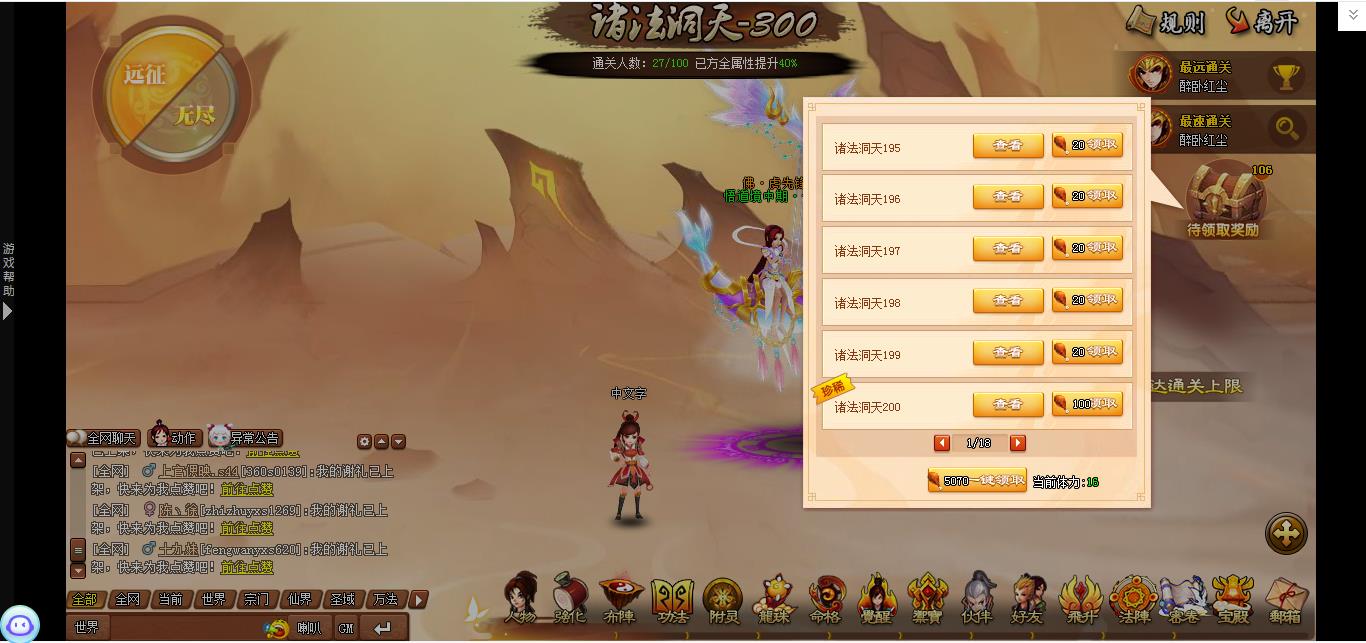Image resolution: width=1366 pixels, height=643 pixels.
Task: Go to previous reward list page
Action: click(x=942, y=443)
